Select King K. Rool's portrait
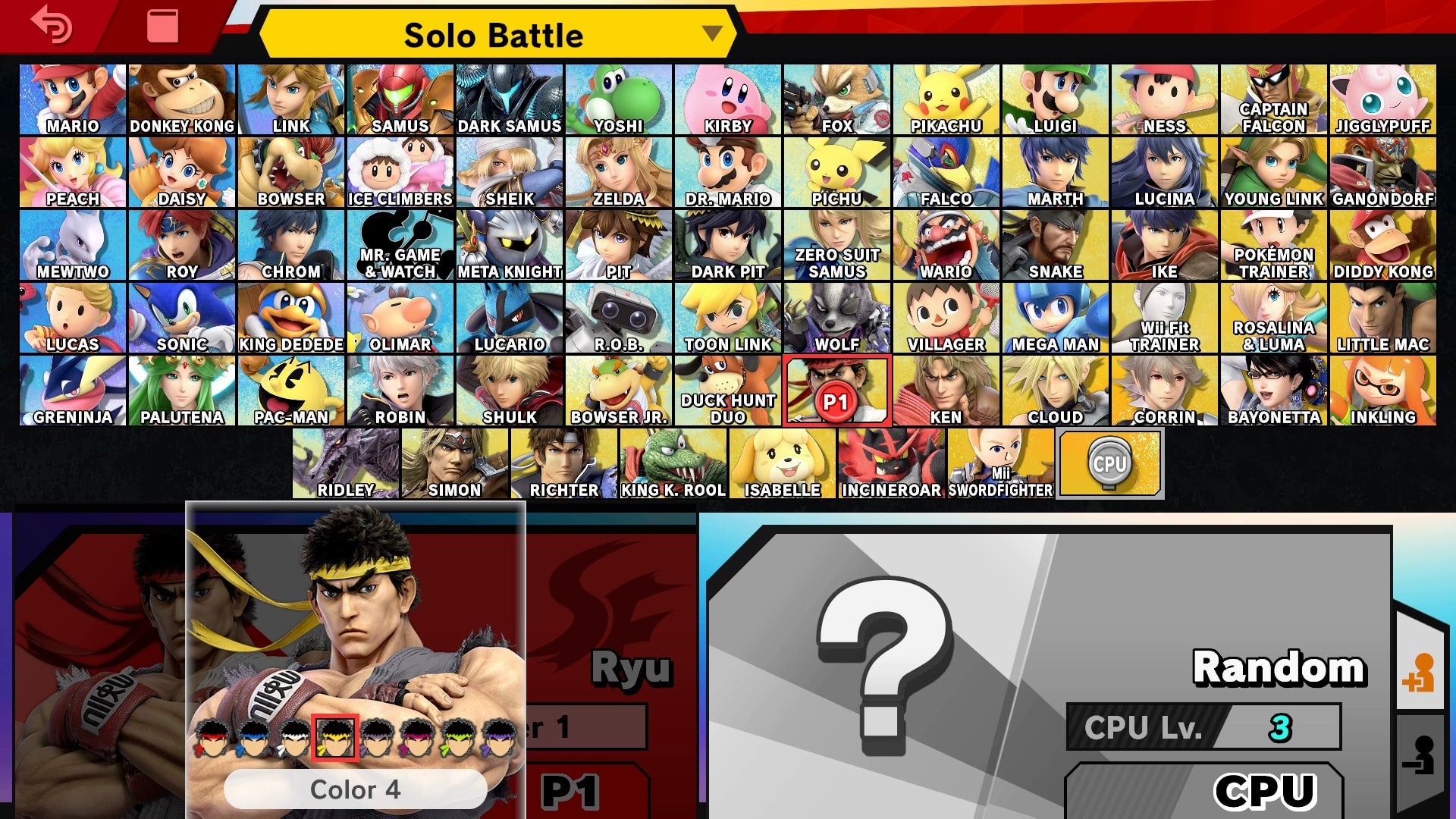 (x=673, y=461)
